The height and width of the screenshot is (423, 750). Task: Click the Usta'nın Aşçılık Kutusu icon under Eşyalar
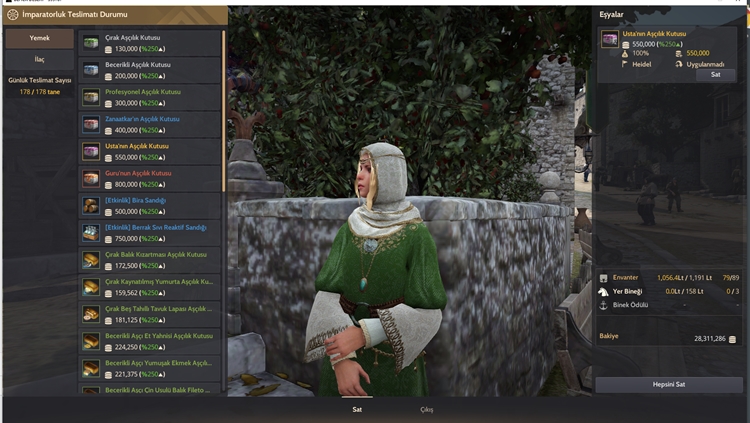tap(609, 38)
